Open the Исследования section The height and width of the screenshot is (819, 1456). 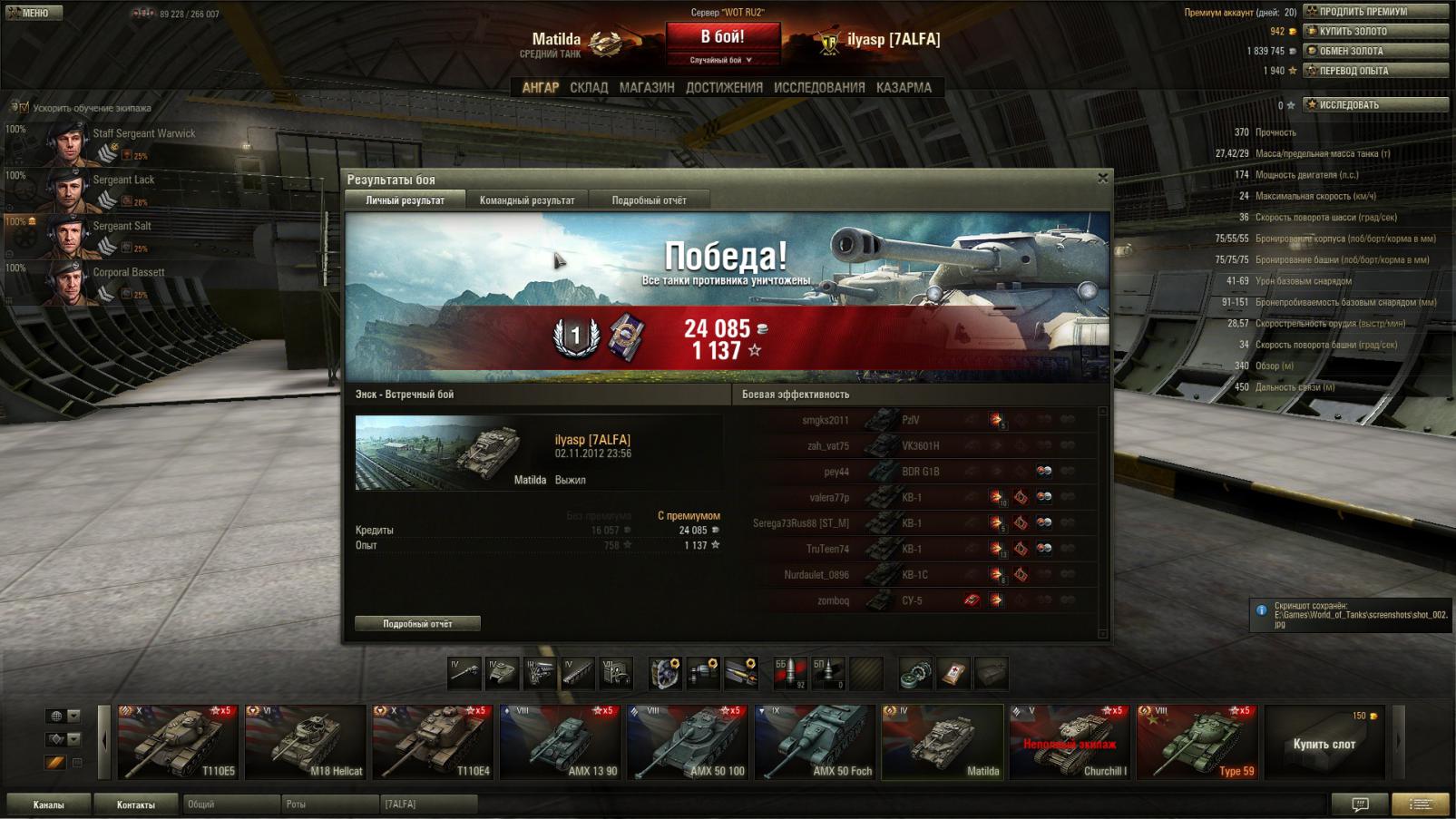[x=819, y=88]
